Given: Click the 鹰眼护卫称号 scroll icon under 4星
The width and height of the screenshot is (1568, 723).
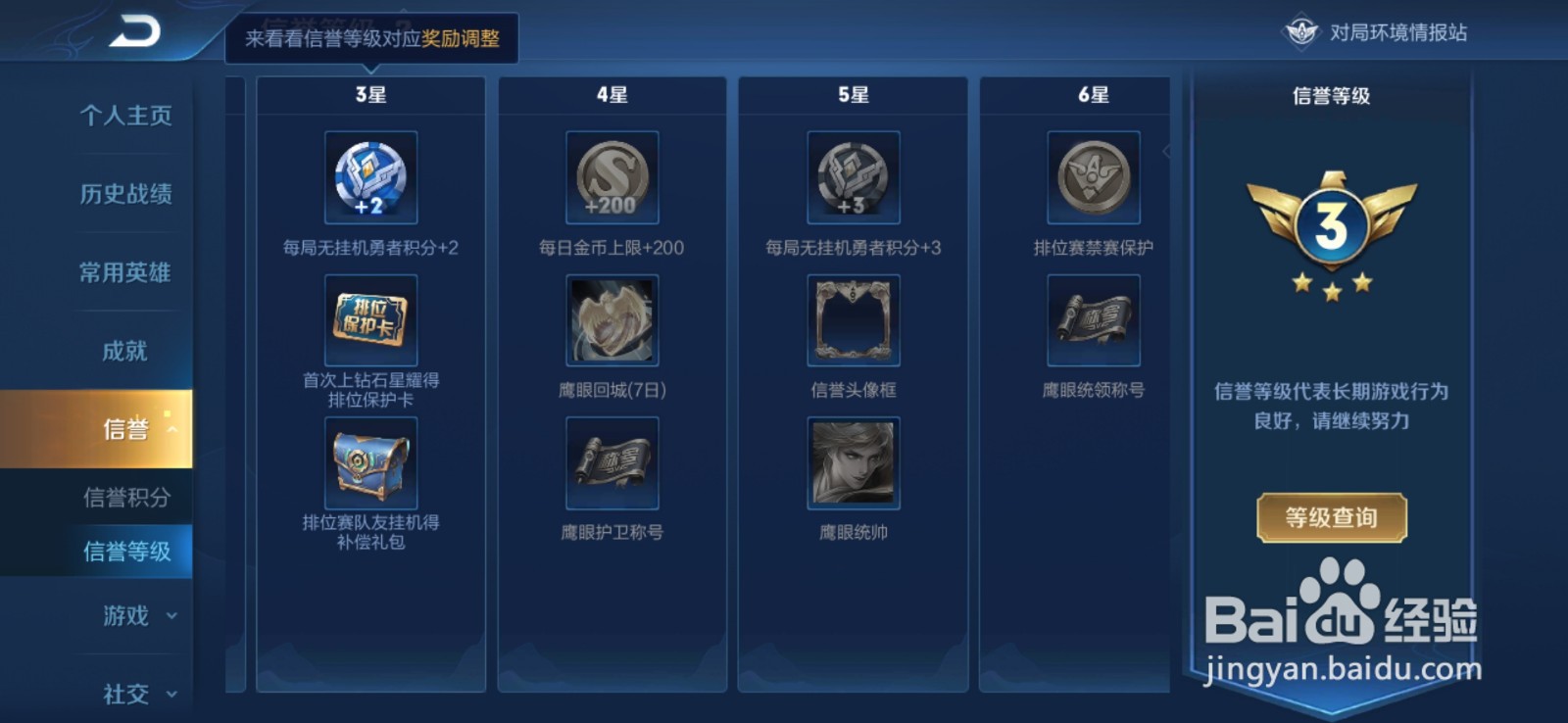Looking at the screenshot, I should pyautogui.click(x=612, y=463).
